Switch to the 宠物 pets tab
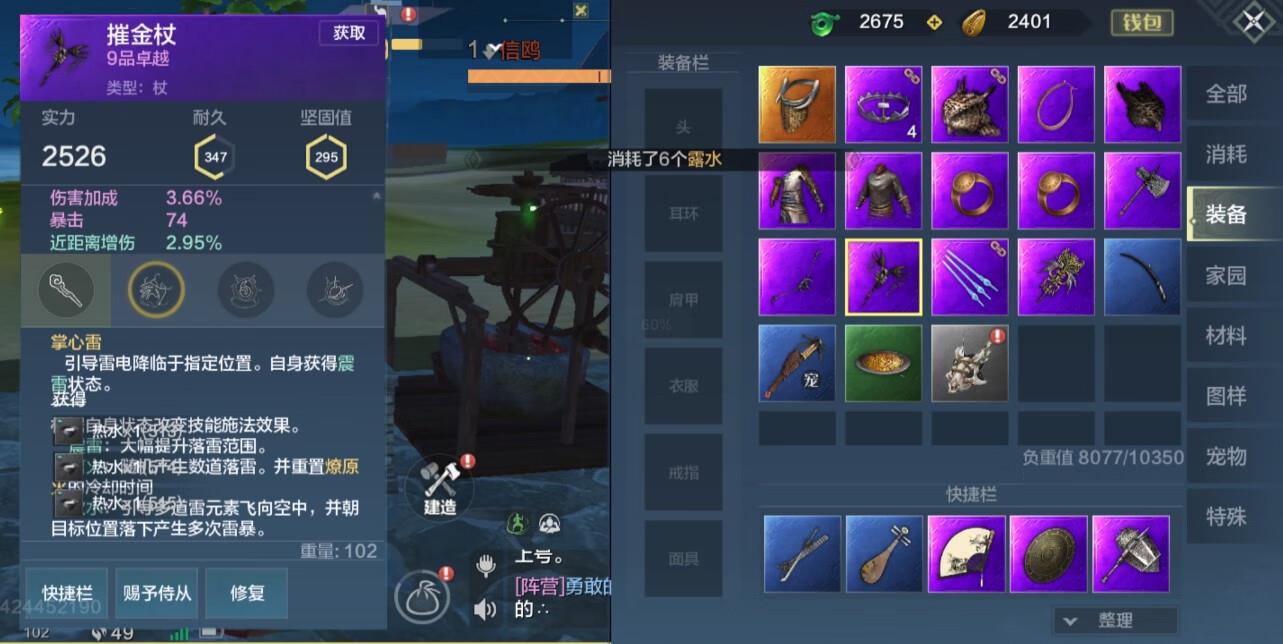The height and width of the screenshot is (644, 1283). [x=1226, y=457]
